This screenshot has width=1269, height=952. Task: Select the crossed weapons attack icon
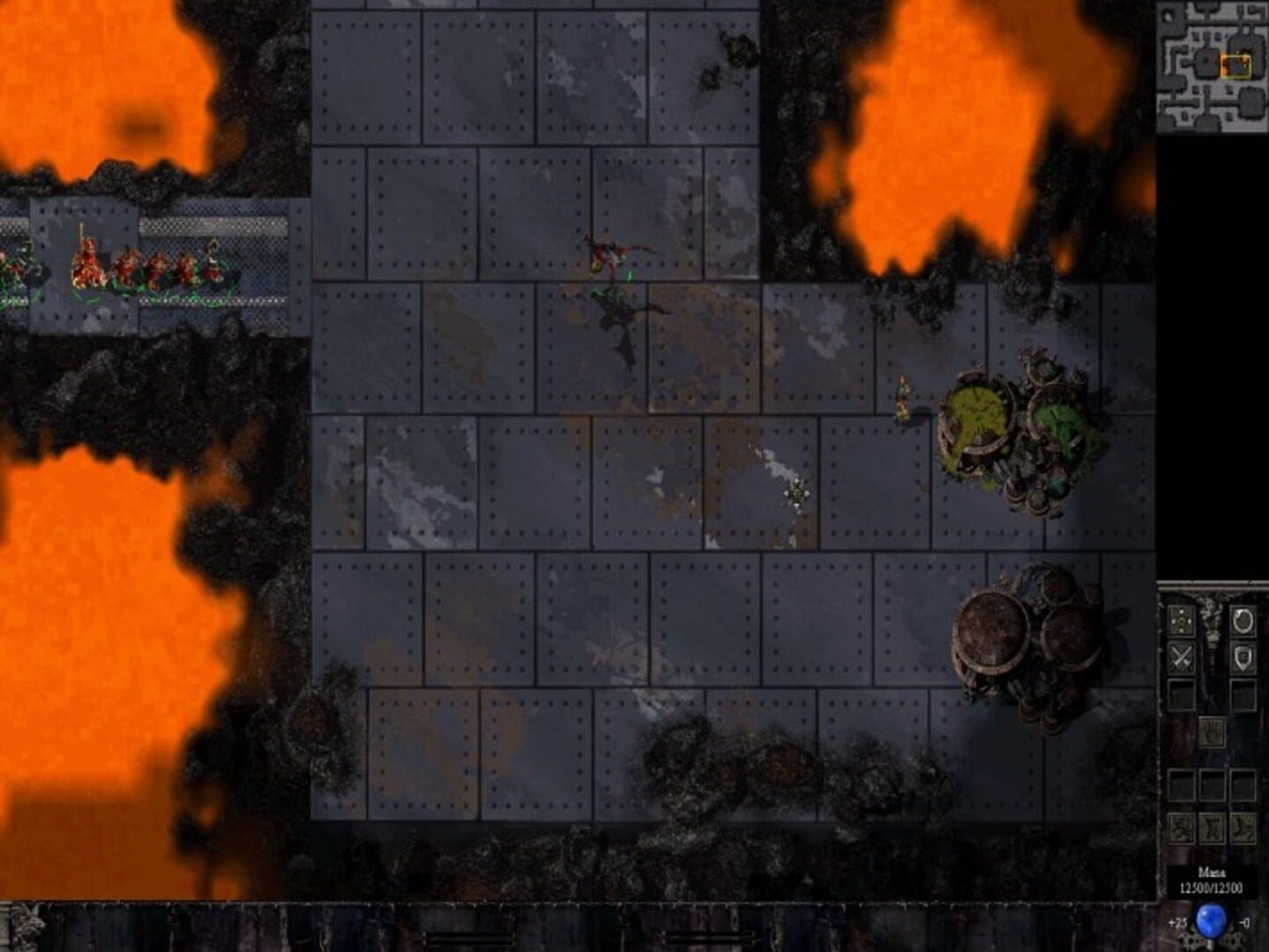tap(1181, 658)
